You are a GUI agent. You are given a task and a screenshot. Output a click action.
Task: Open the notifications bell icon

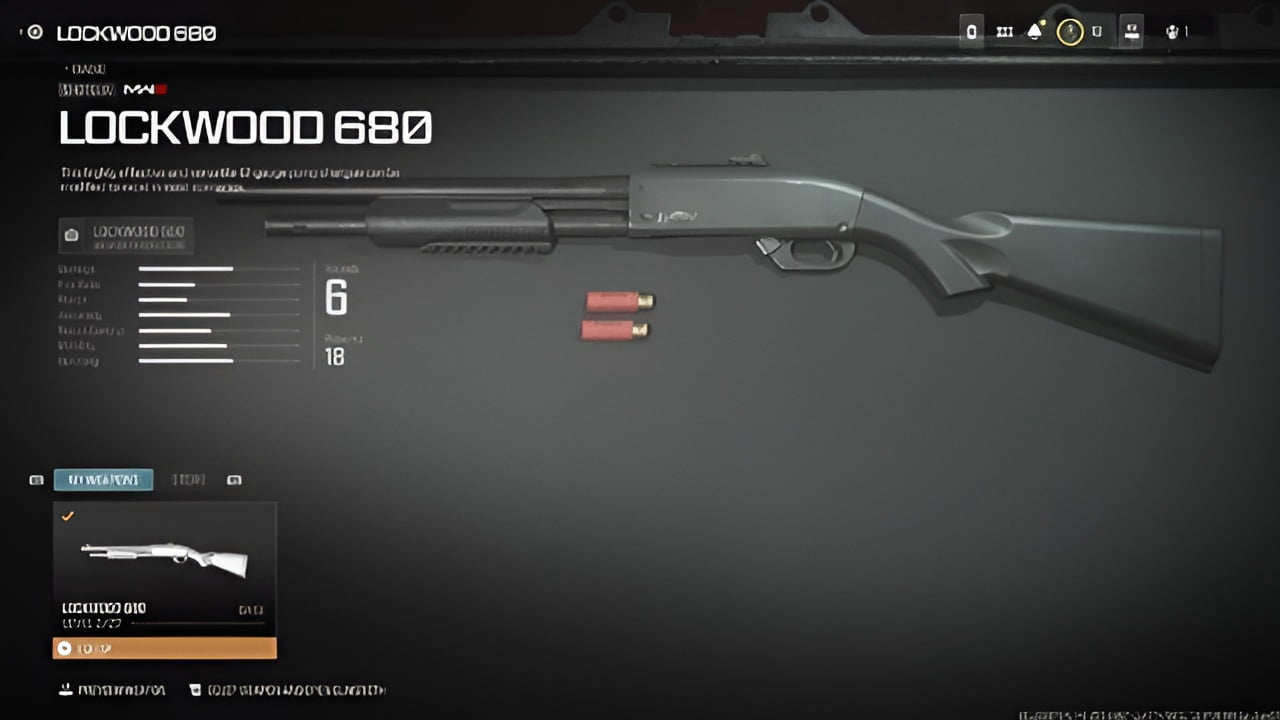pyautogui.click(x=1035, y=31)
